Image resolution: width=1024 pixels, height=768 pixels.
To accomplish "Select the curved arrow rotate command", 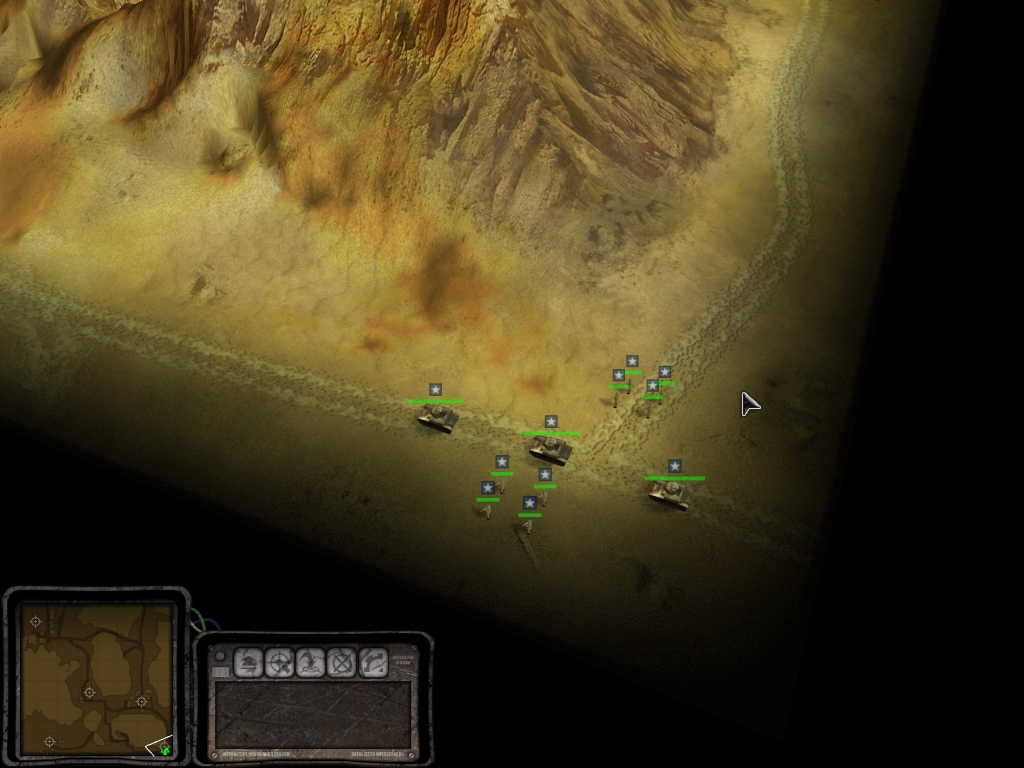I will [x=373, y=662].
